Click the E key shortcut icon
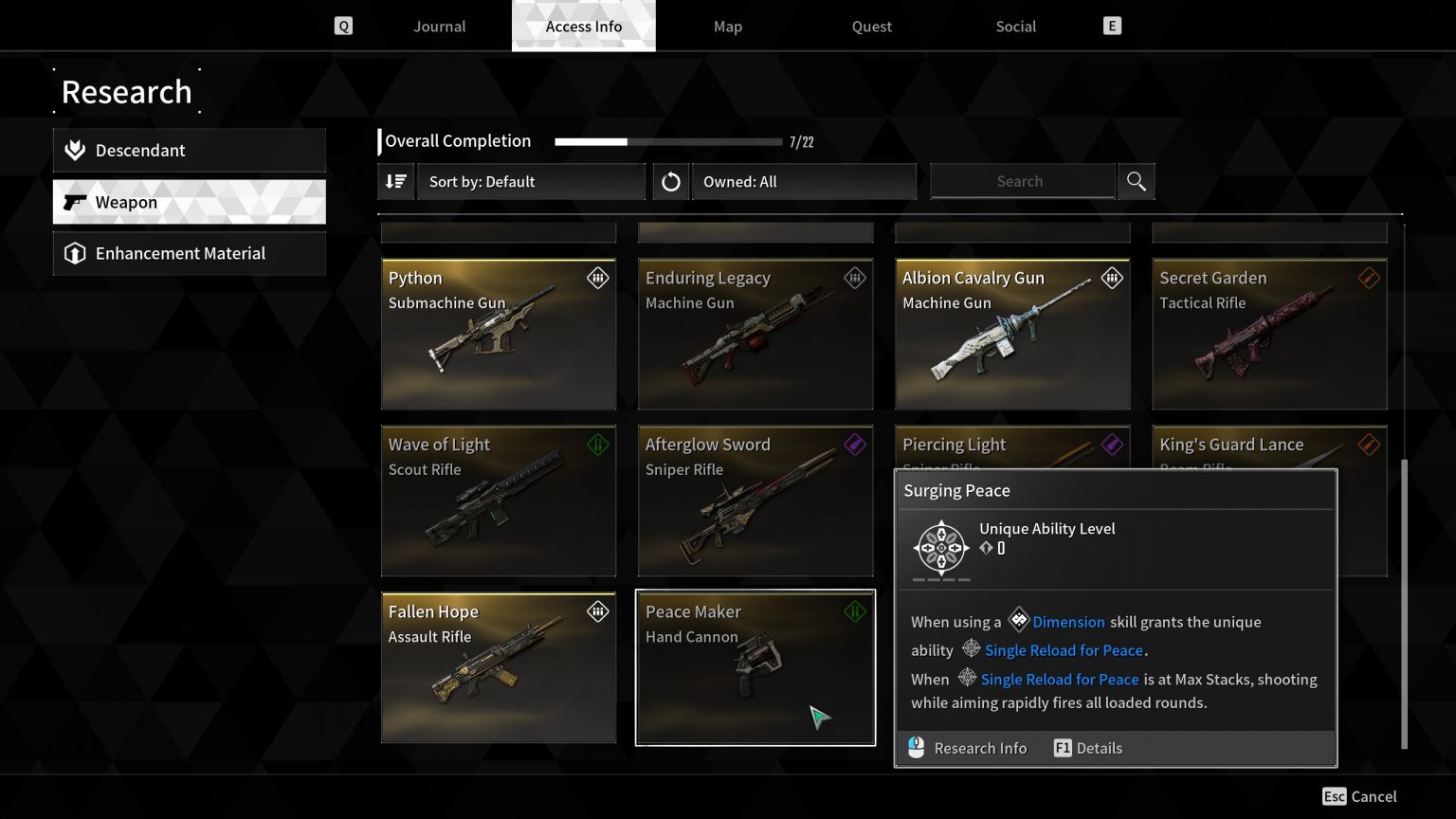The width and height of the screenshot is (1456, 819). point(1110,26)
